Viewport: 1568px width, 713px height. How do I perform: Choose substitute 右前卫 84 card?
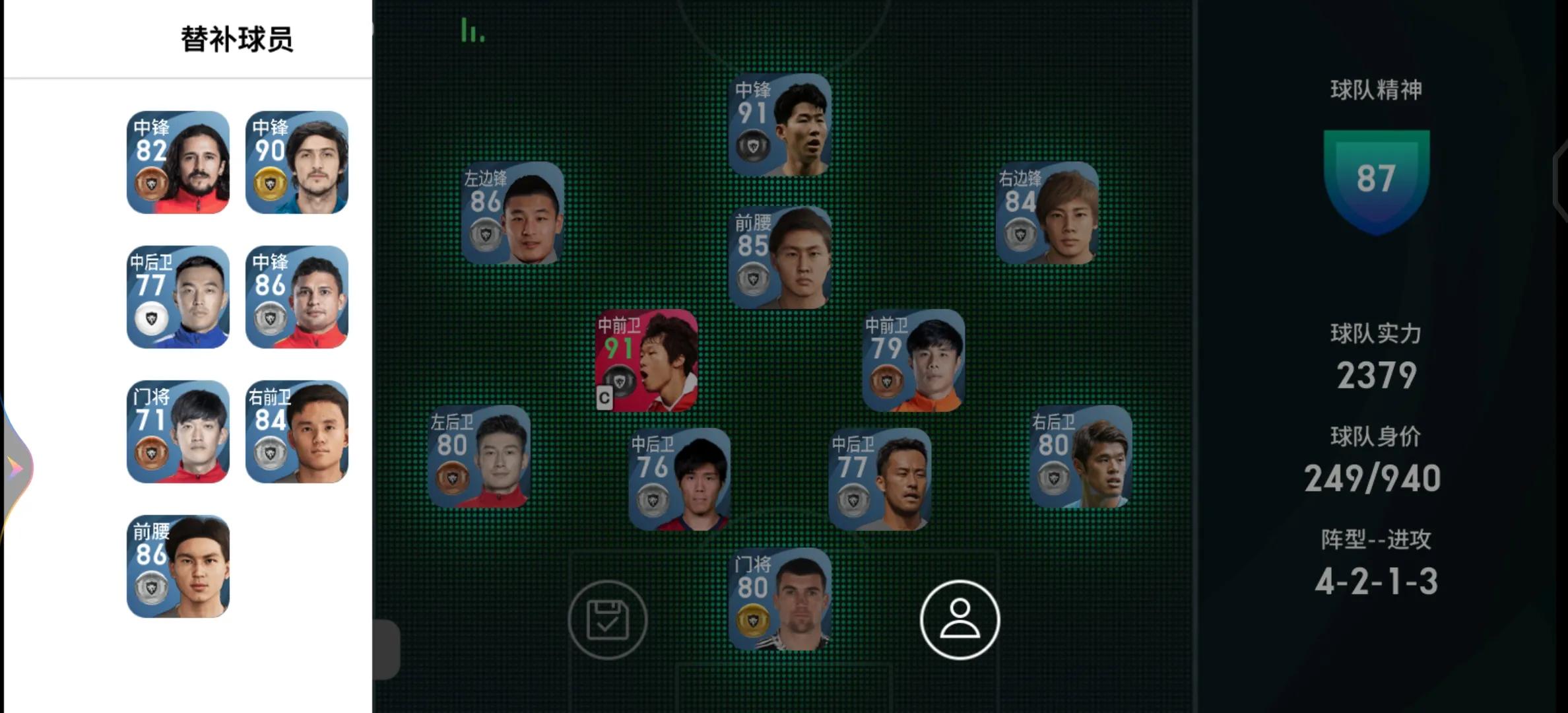(297, 432)
